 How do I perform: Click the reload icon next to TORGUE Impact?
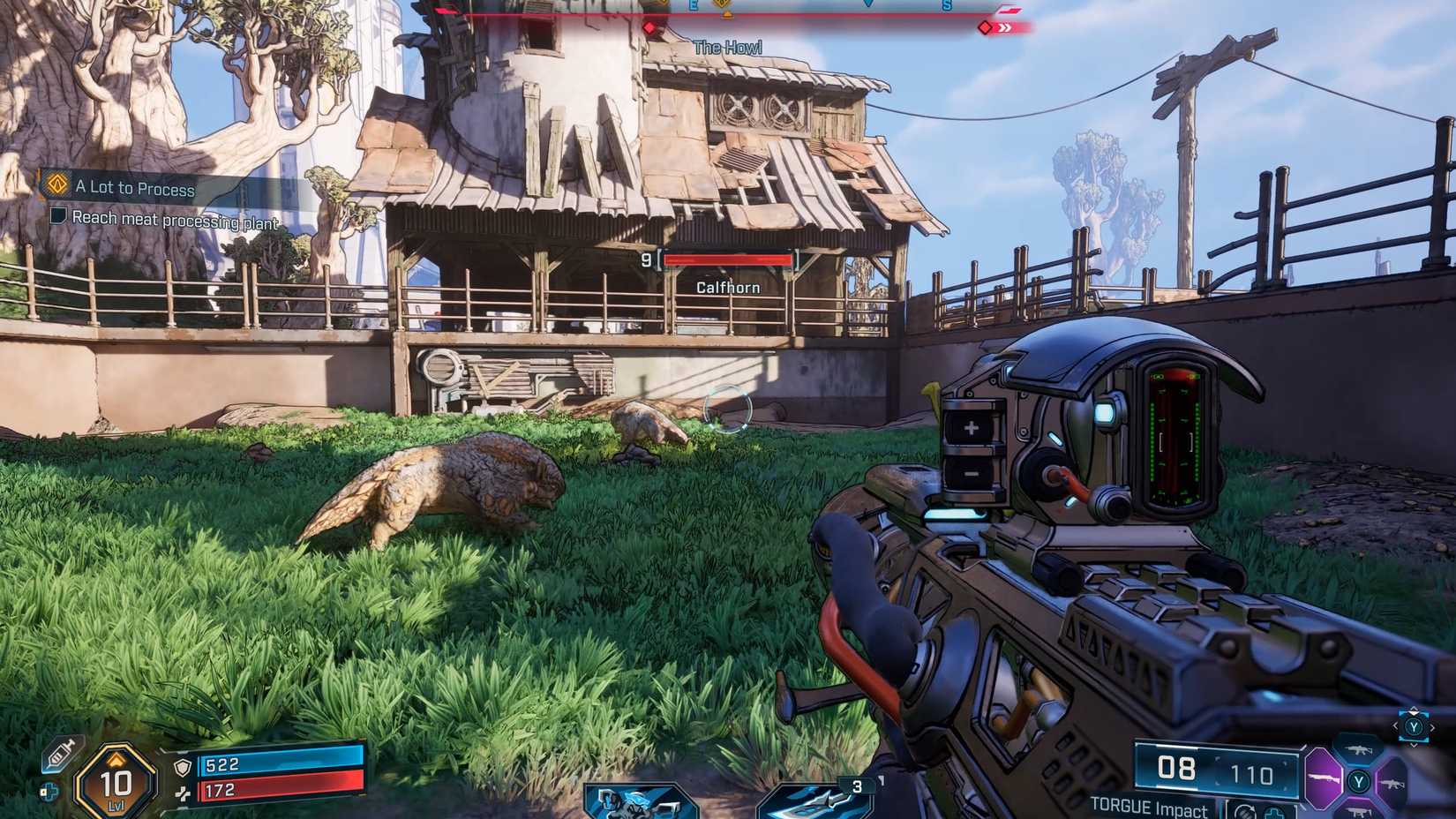point(1246,810)
